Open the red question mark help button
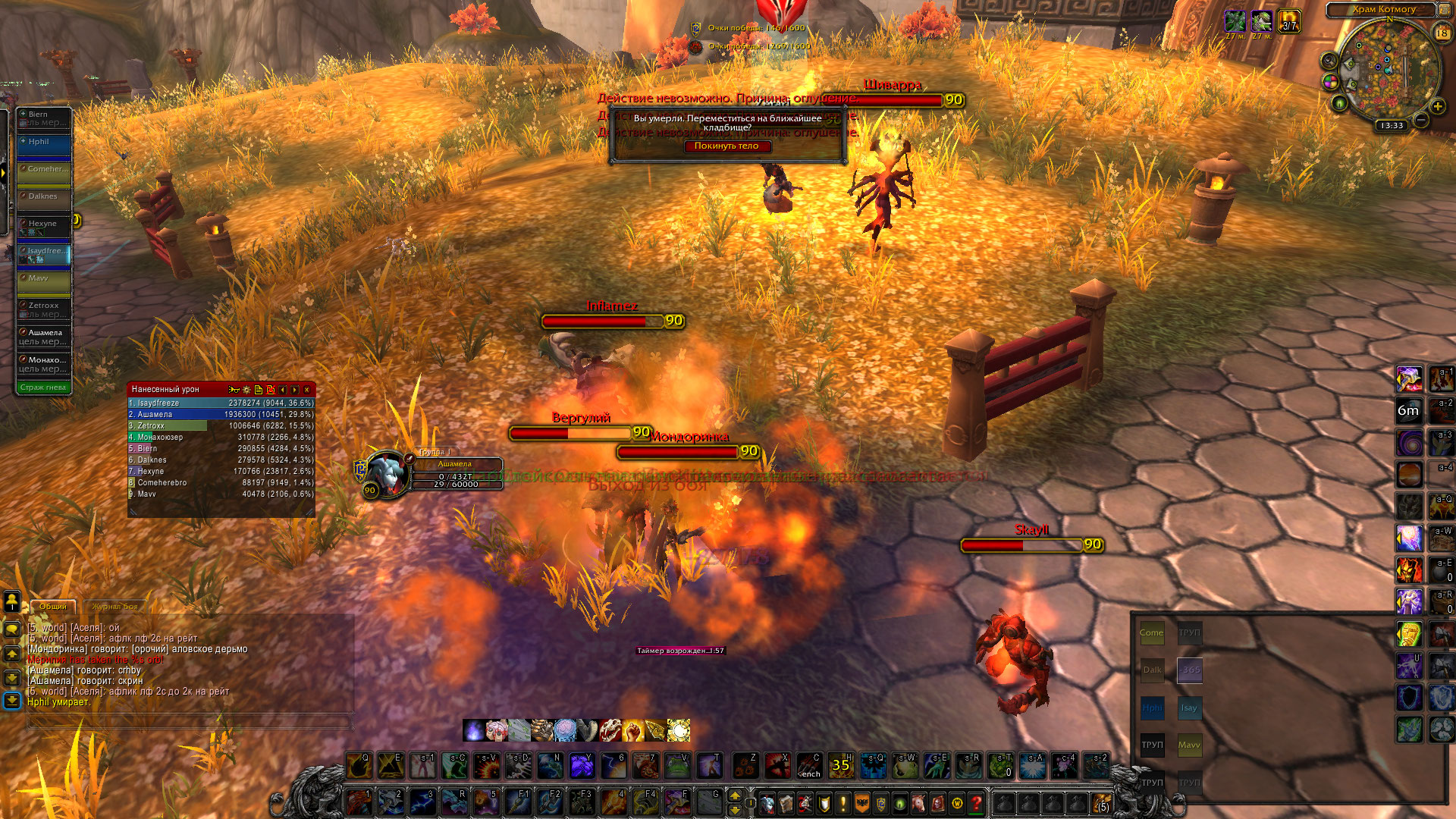The height and width of the screenshot is (819, 1456). (x=977, y=802)
